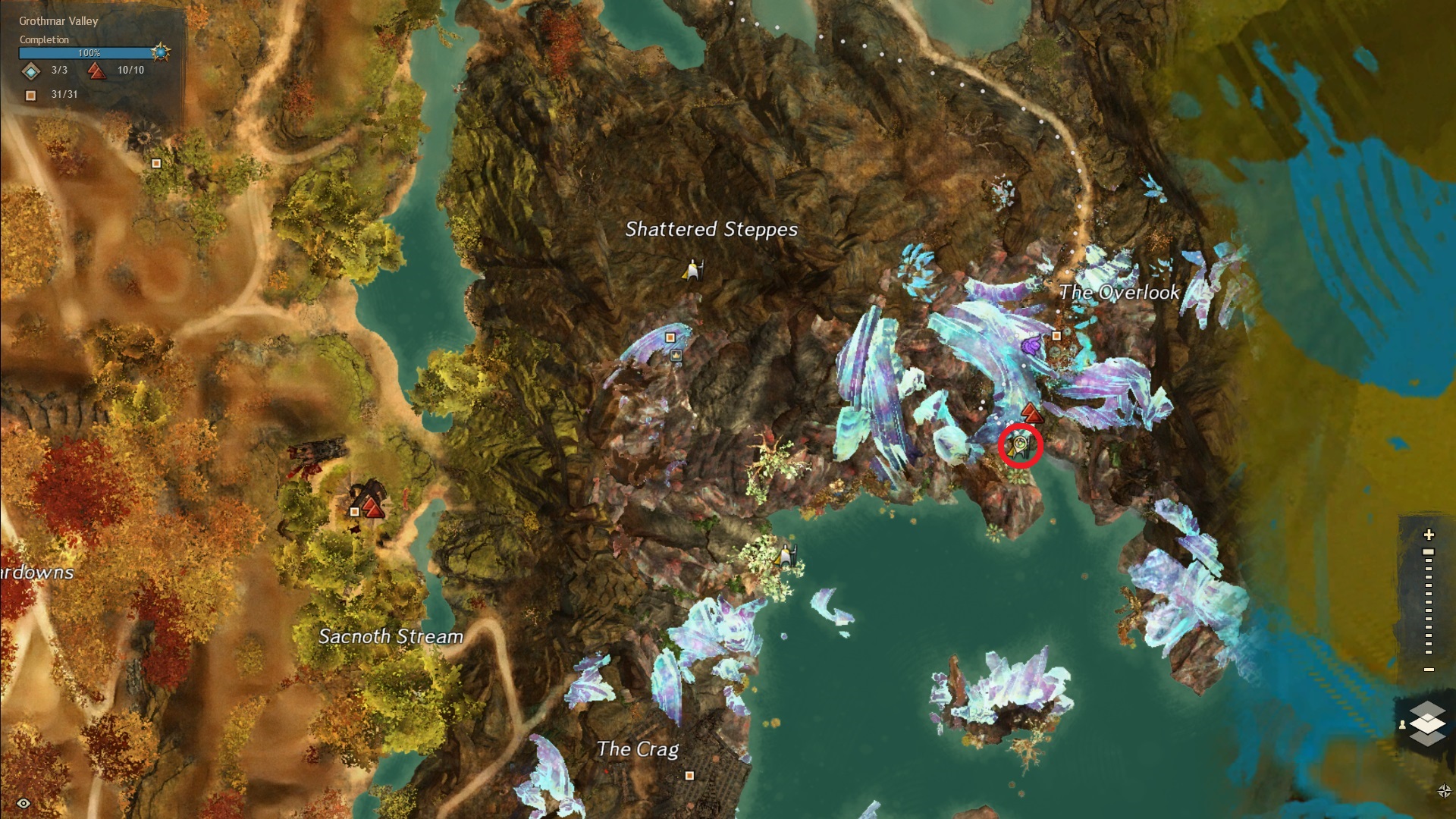Screen dimensions: 1456x819
Task: Switch map floor with the layers icon
Action: [x=1427, y=723]
